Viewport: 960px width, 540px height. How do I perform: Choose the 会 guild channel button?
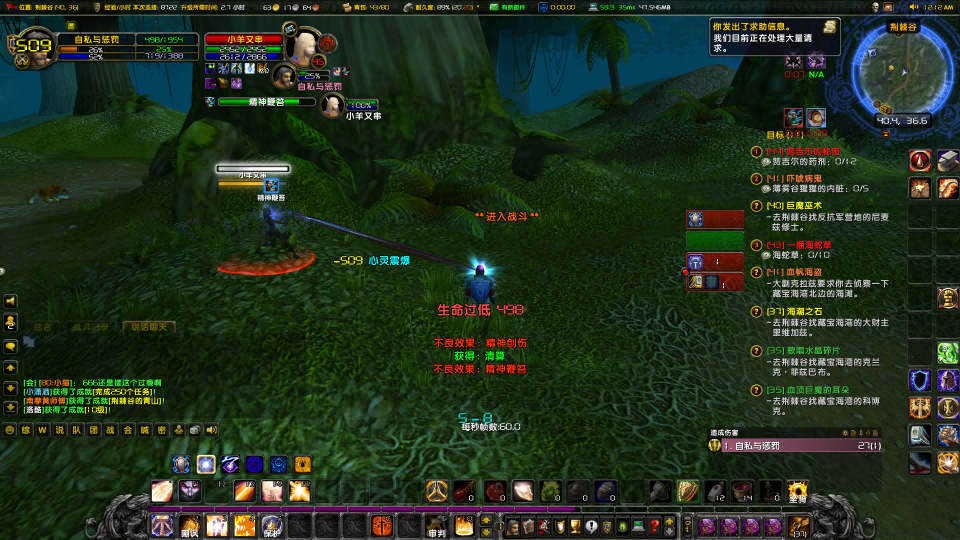click(x=127, y=429)
